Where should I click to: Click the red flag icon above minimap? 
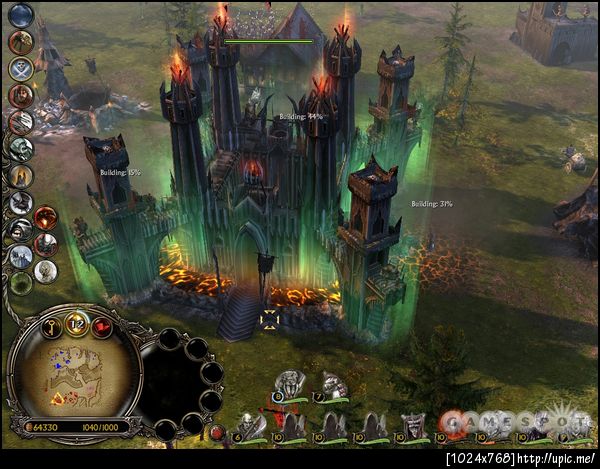click(x=102, y=326)
